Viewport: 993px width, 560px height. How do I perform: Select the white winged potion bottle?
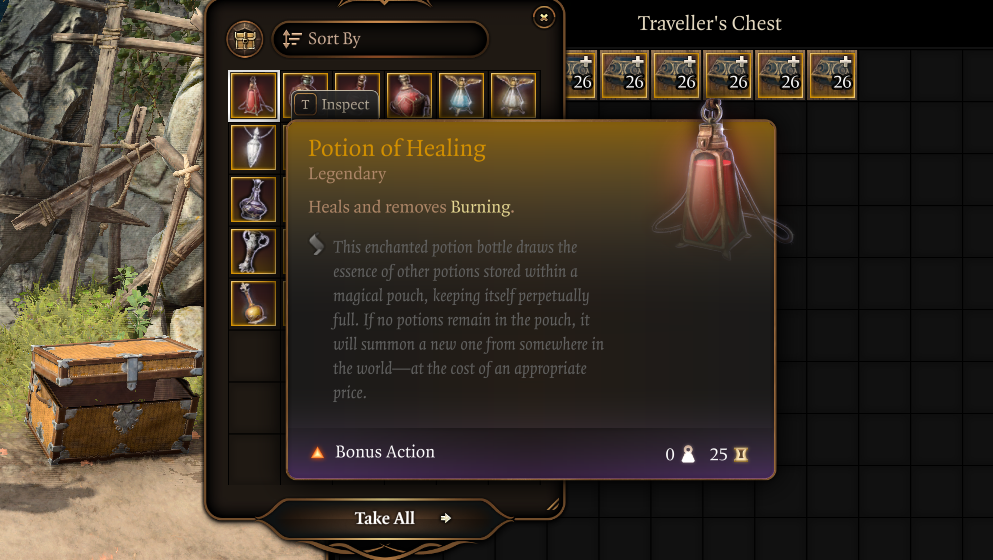coord(513,95)
